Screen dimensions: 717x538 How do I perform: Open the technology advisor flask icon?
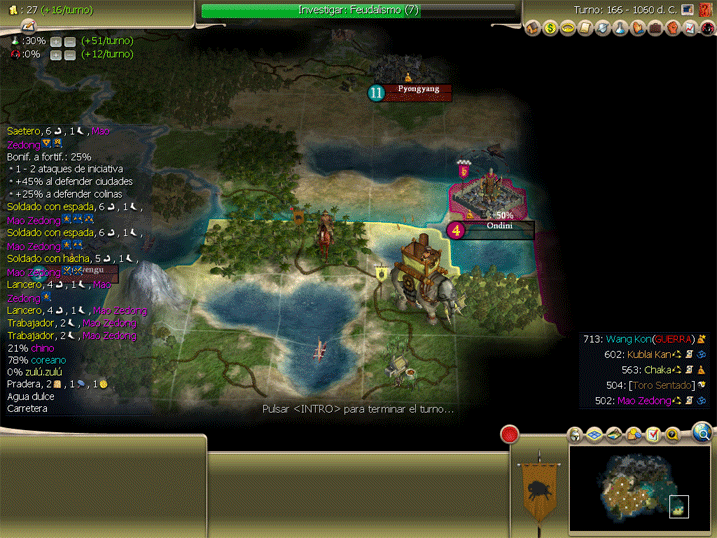pyautogui.click(x=619, y=28)
